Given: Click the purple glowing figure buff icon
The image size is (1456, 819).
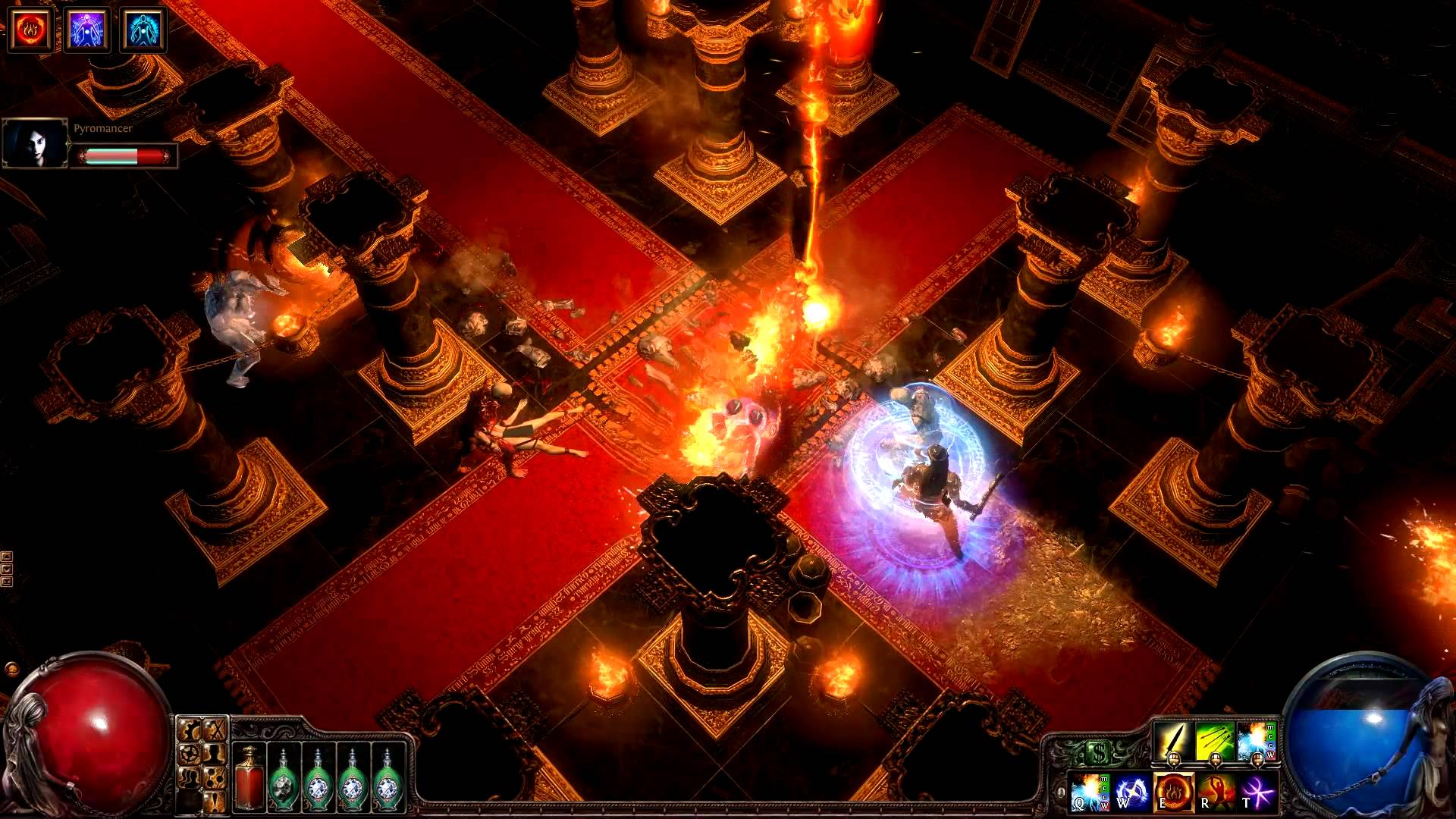Looking at the screenshot, I should point(86,29).
